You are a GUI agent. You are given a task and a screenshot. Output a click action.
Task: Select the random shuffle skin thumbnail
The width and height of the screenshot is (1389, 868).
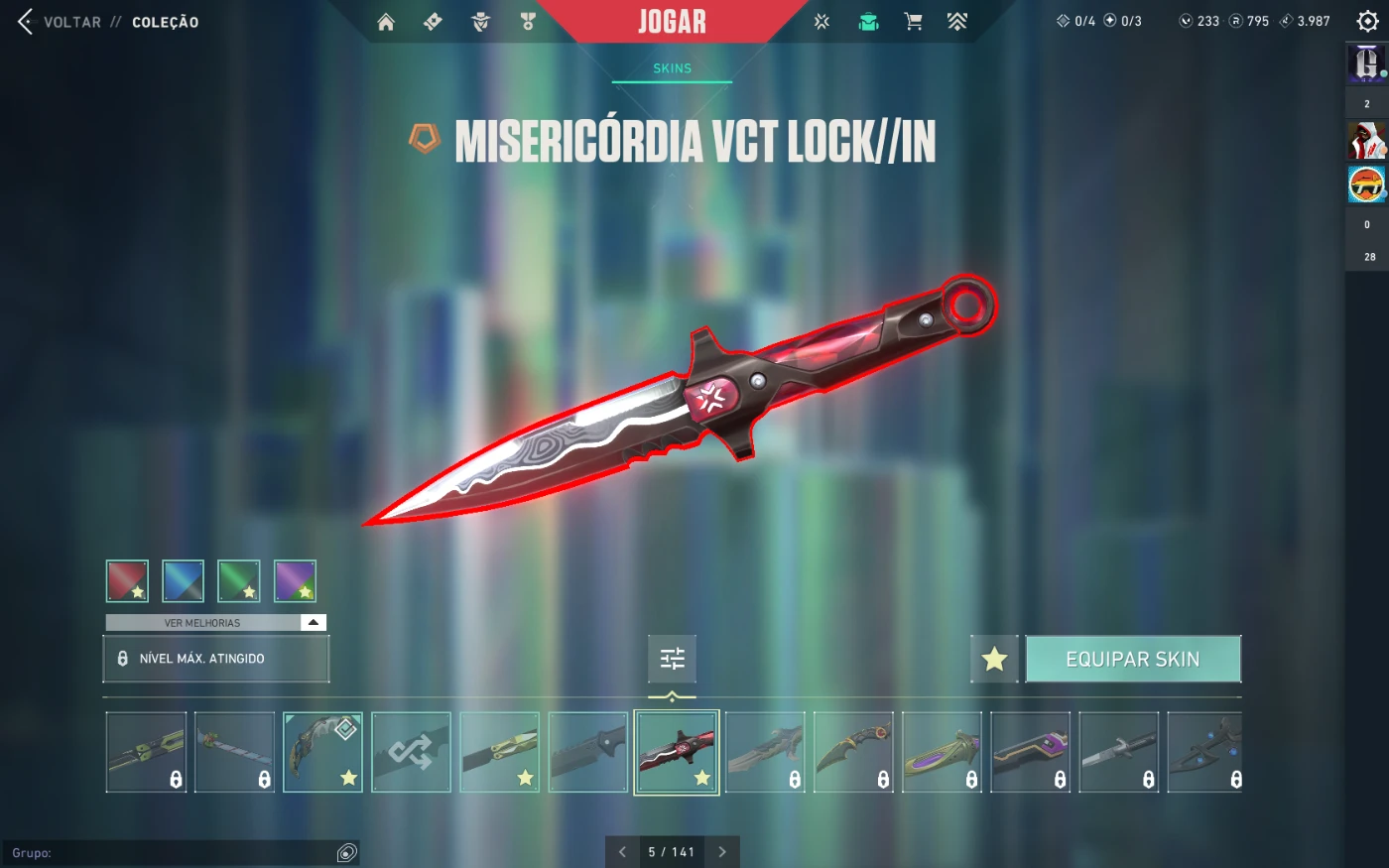click(x=411, y=752)
